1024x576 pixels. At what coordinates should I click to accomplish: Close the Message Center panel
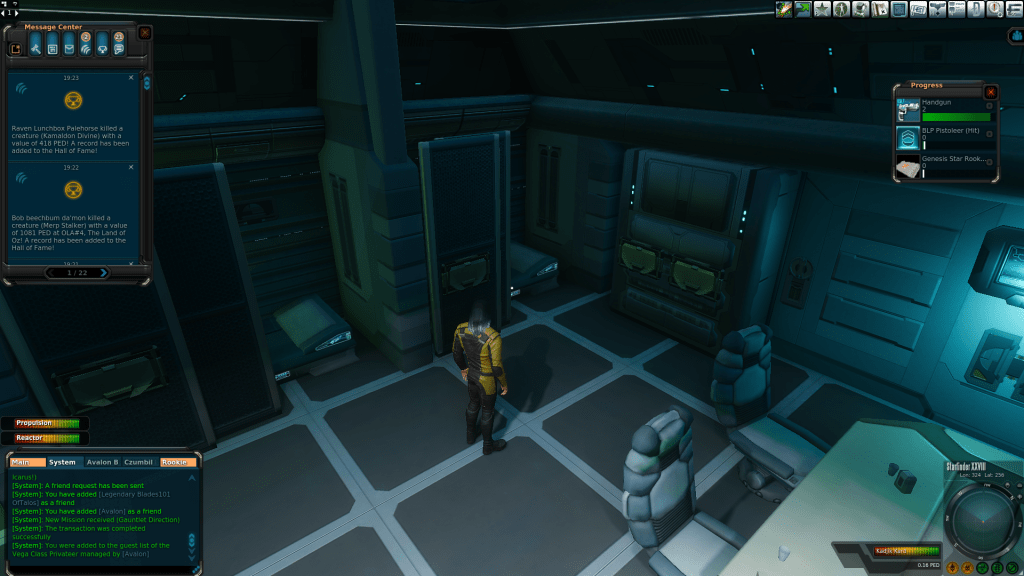pyautogui.click(x=145, y=32)
